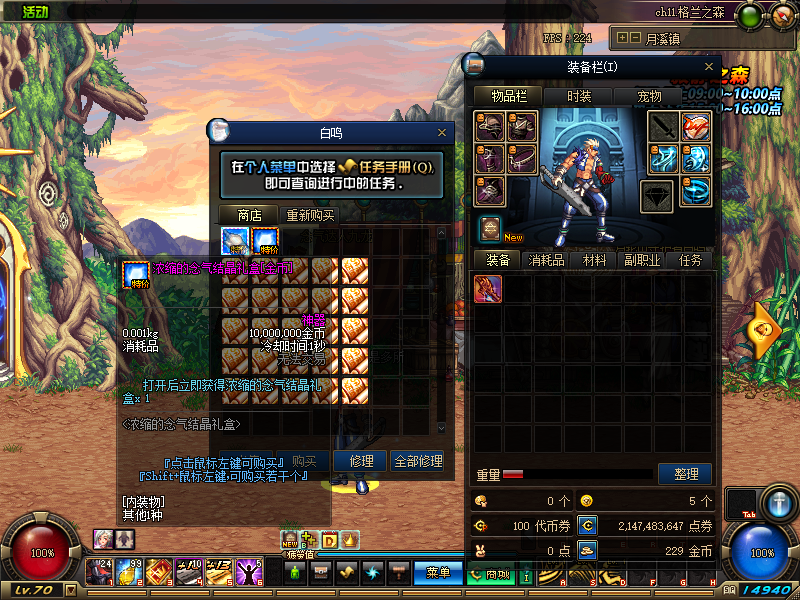Switch to the 宠物 pet tab

(x=649, y=96)
